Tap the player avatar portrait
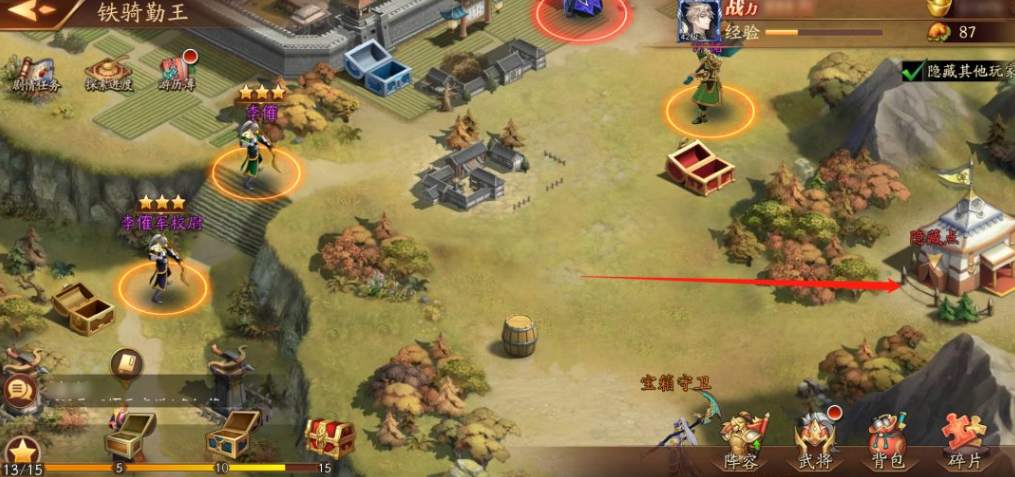 coord(699,20)
